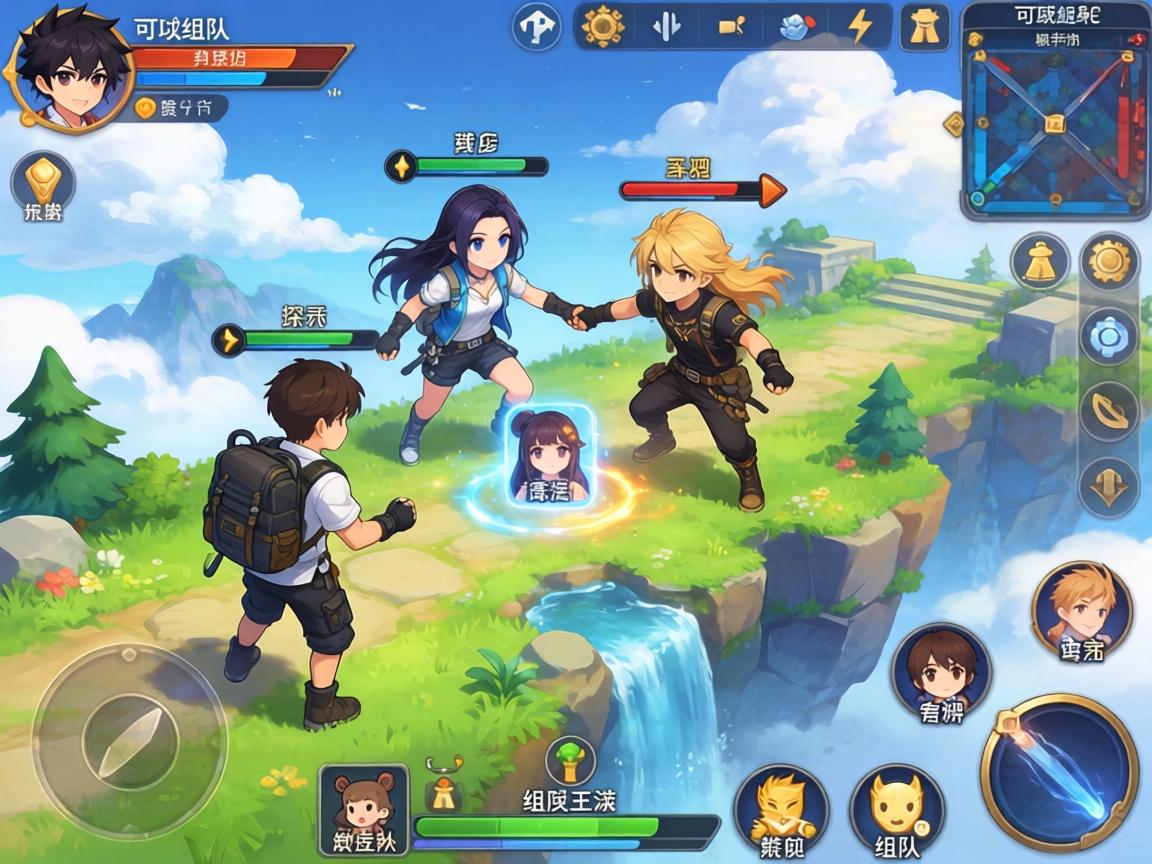
Task: Tap the golden fox mask button
Action: tap(781, 810)
